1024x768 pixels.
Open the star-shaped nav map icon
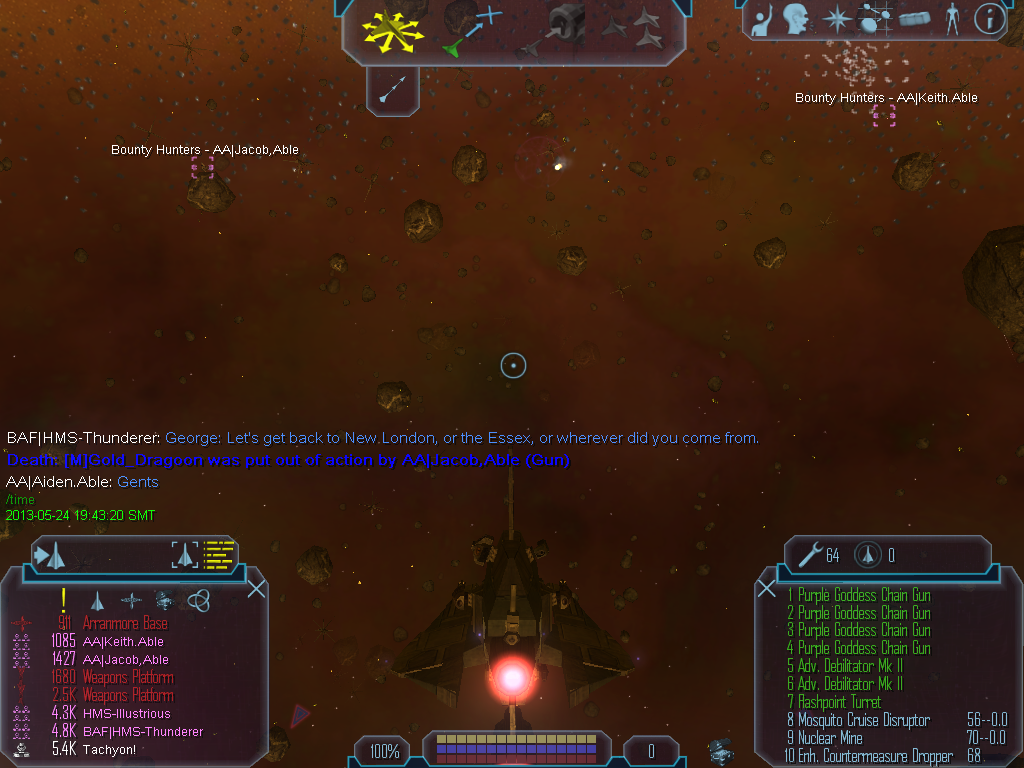tap(835, 18)
